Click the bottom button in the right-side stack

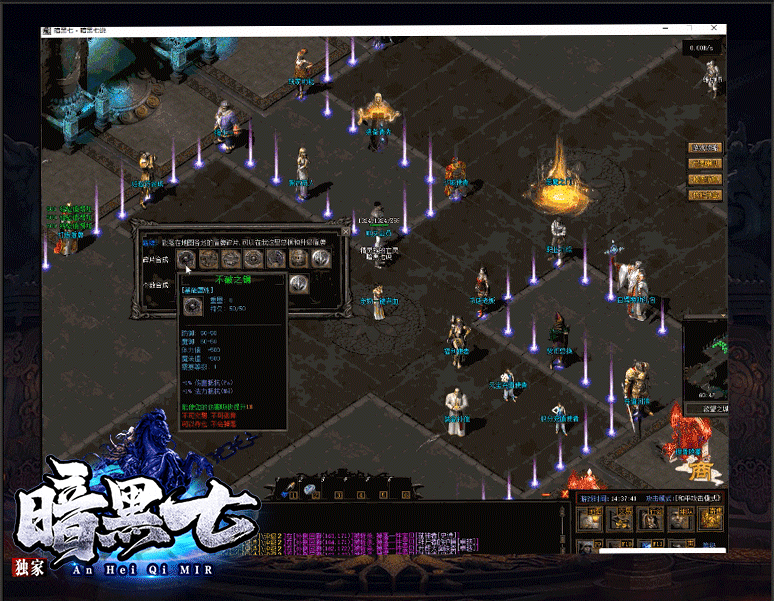pyautogui.click(x=705, y=195)
